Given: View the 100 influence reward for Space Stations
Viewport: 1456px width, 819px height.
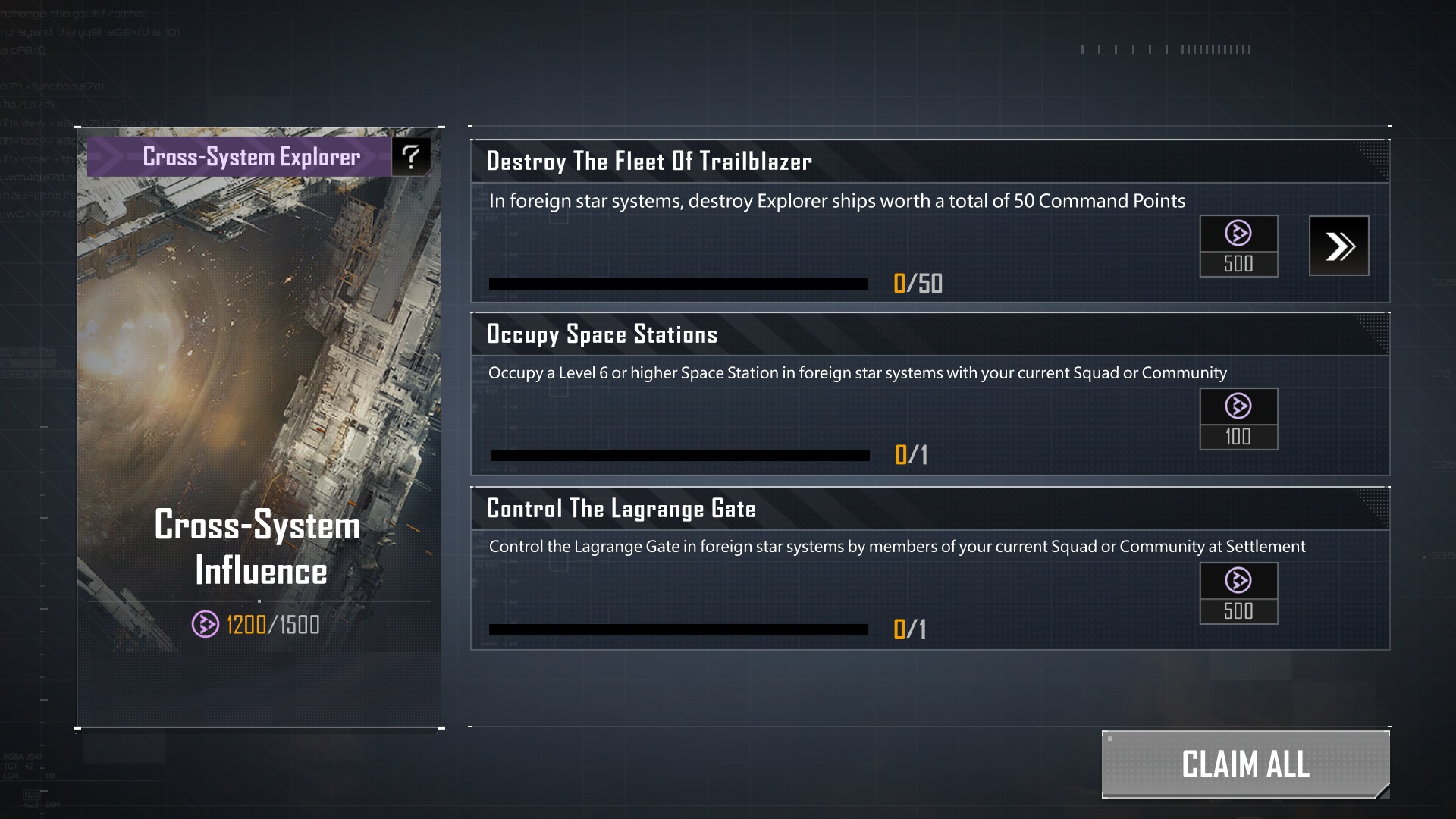Looking at the screenshot, I should click(x=1238, y=419).
